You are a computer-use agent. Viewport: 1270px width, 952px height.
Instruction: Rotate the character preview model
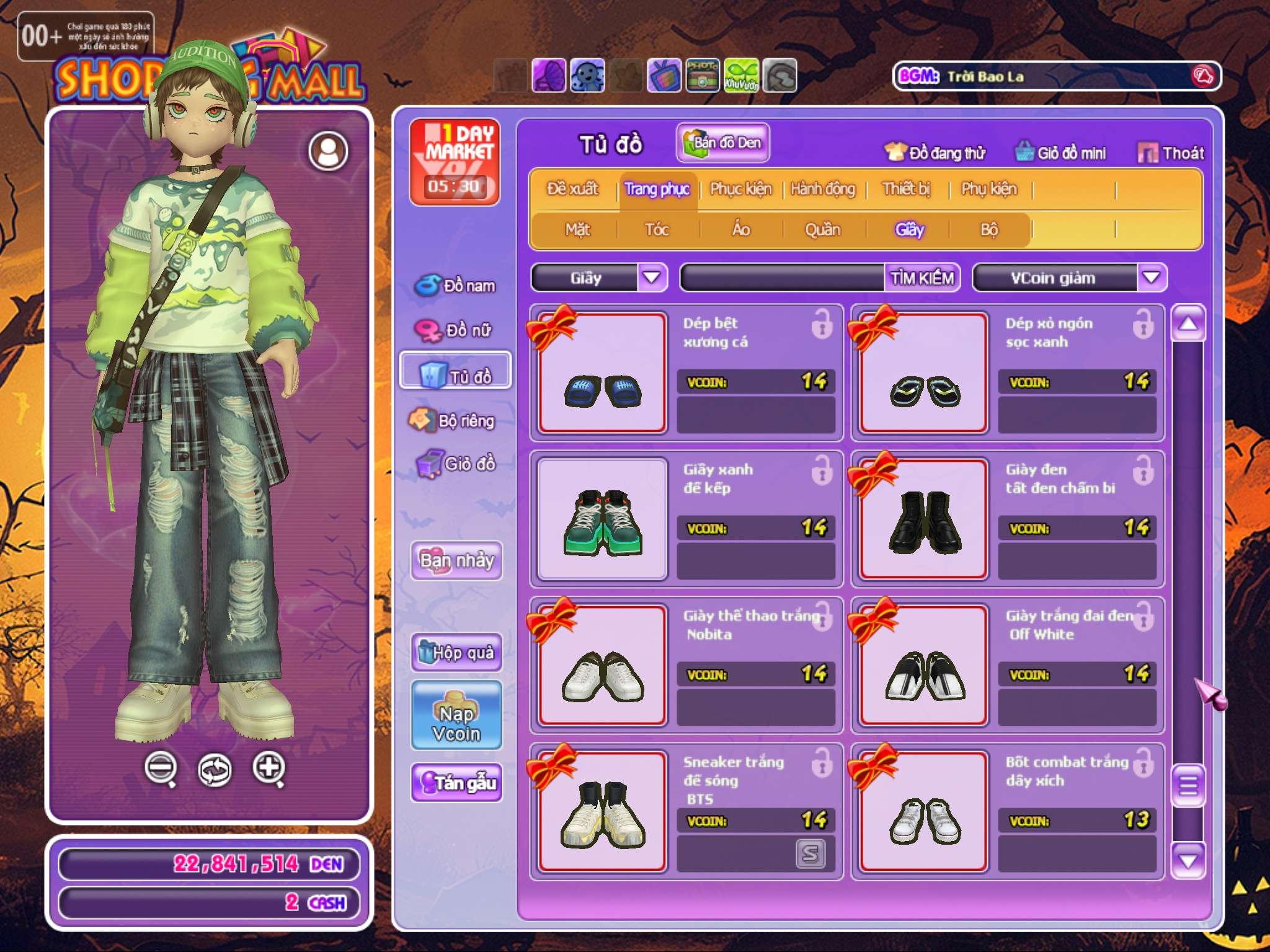point(215,770)
